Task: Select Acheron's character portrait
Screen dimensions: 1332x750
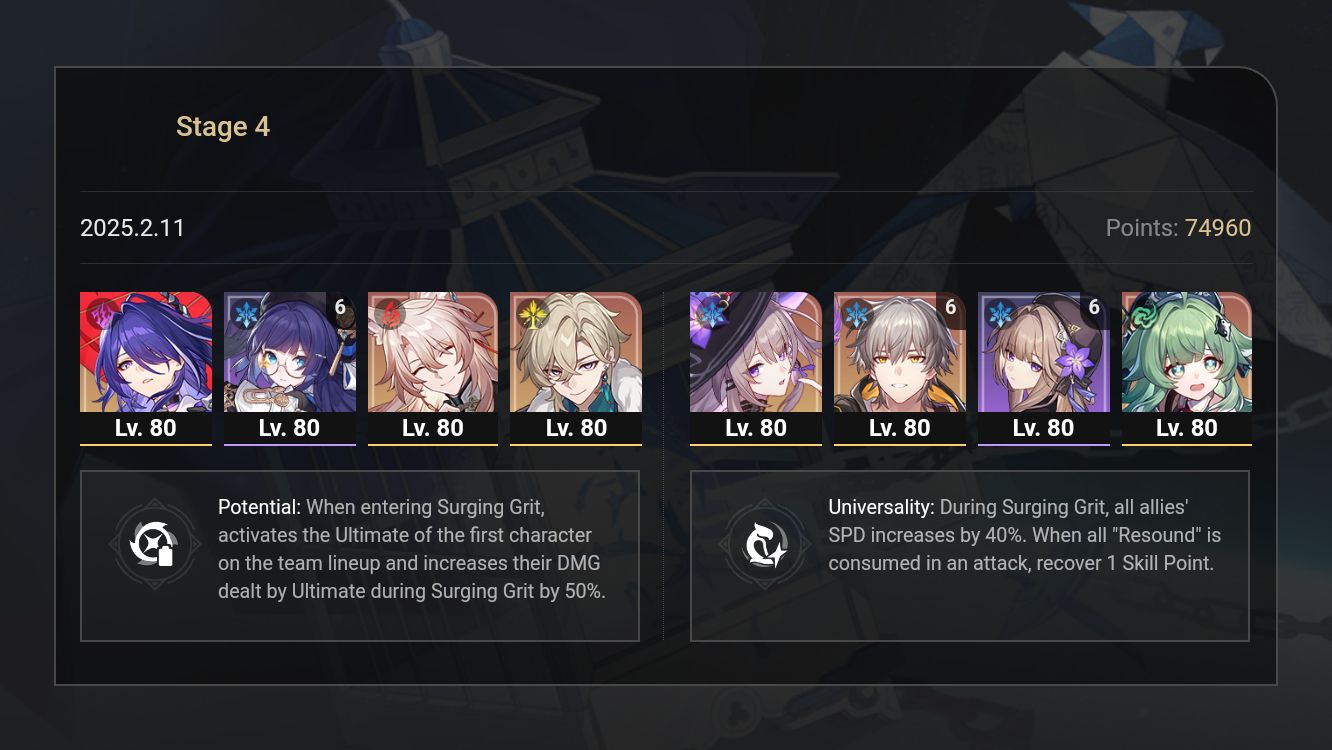Action: click(146, 352)
